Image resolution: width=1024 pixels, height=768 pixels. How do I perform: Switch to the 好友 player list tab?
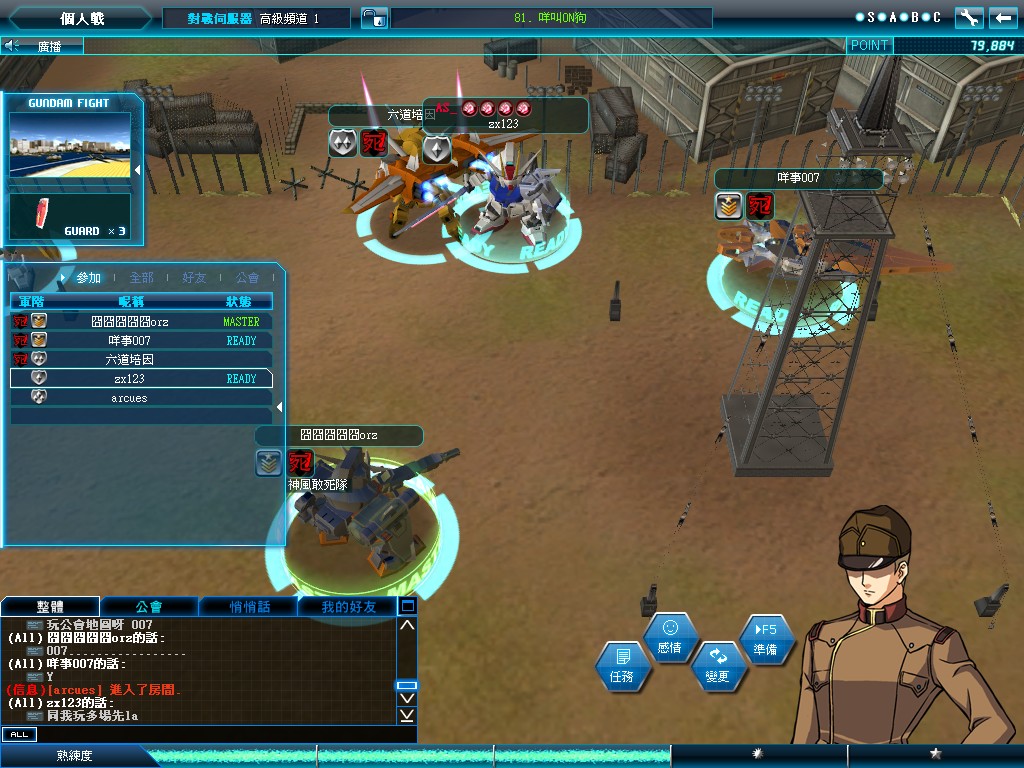[x=194, y=277]
